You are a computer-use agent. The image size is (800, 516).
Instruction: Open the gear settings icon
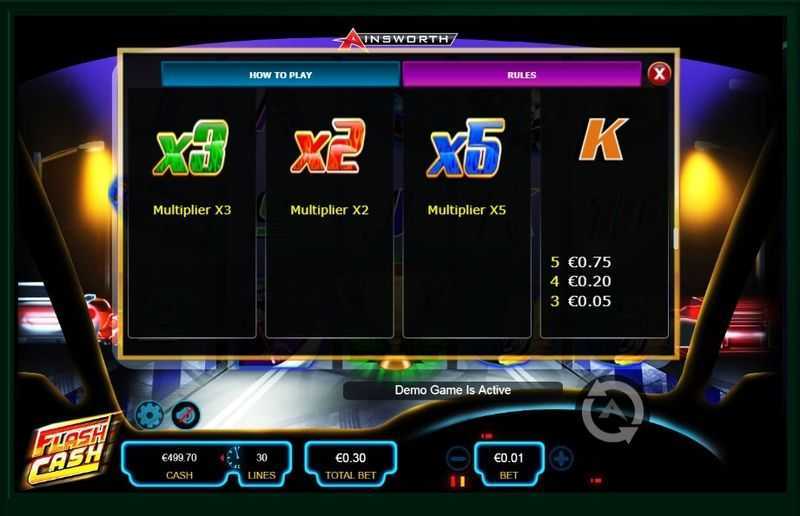click(149, 414)
